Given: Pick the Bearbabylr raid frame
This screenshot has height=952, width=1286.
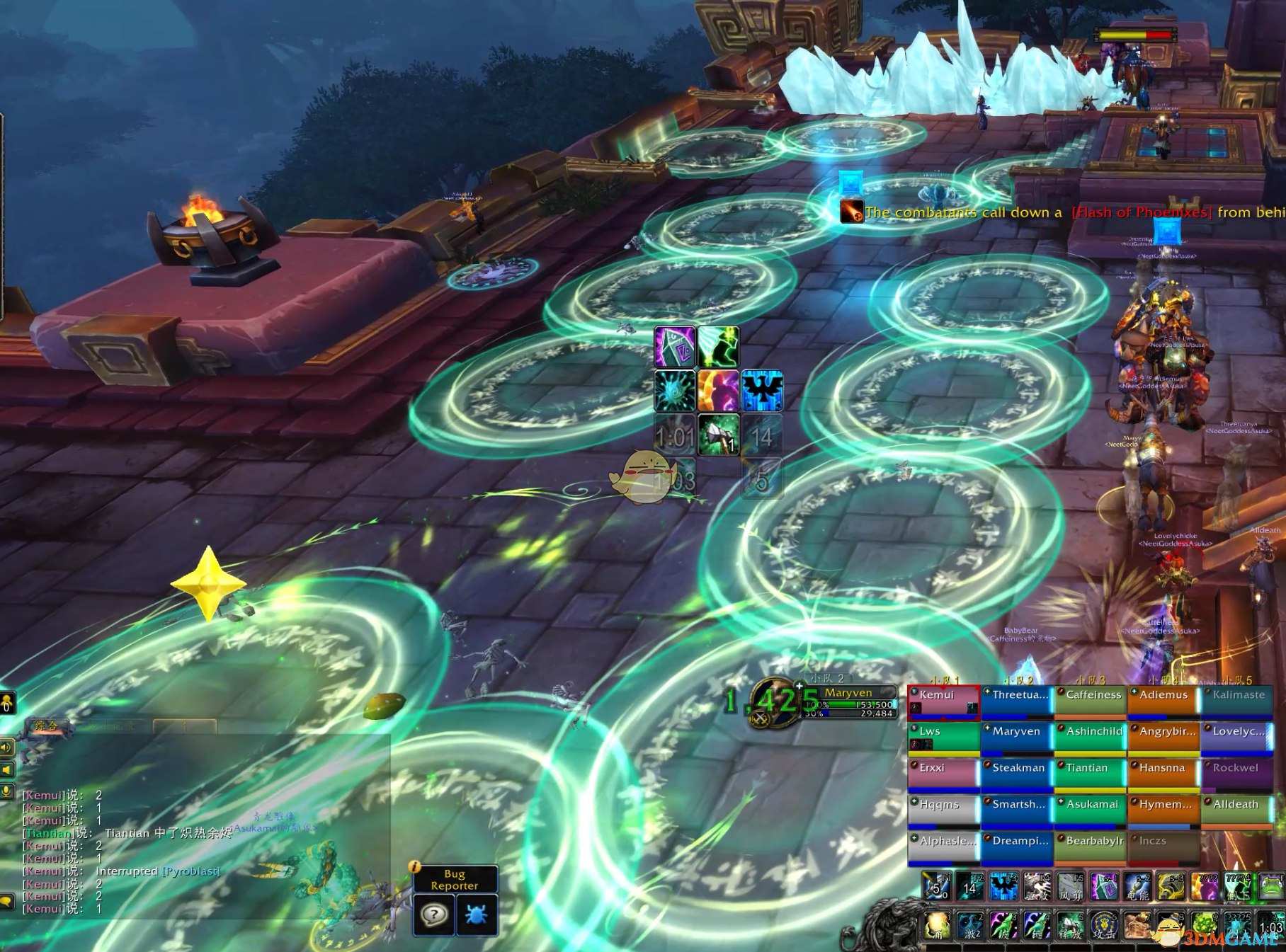Looking at the screenshot, I should [1090, 847].
